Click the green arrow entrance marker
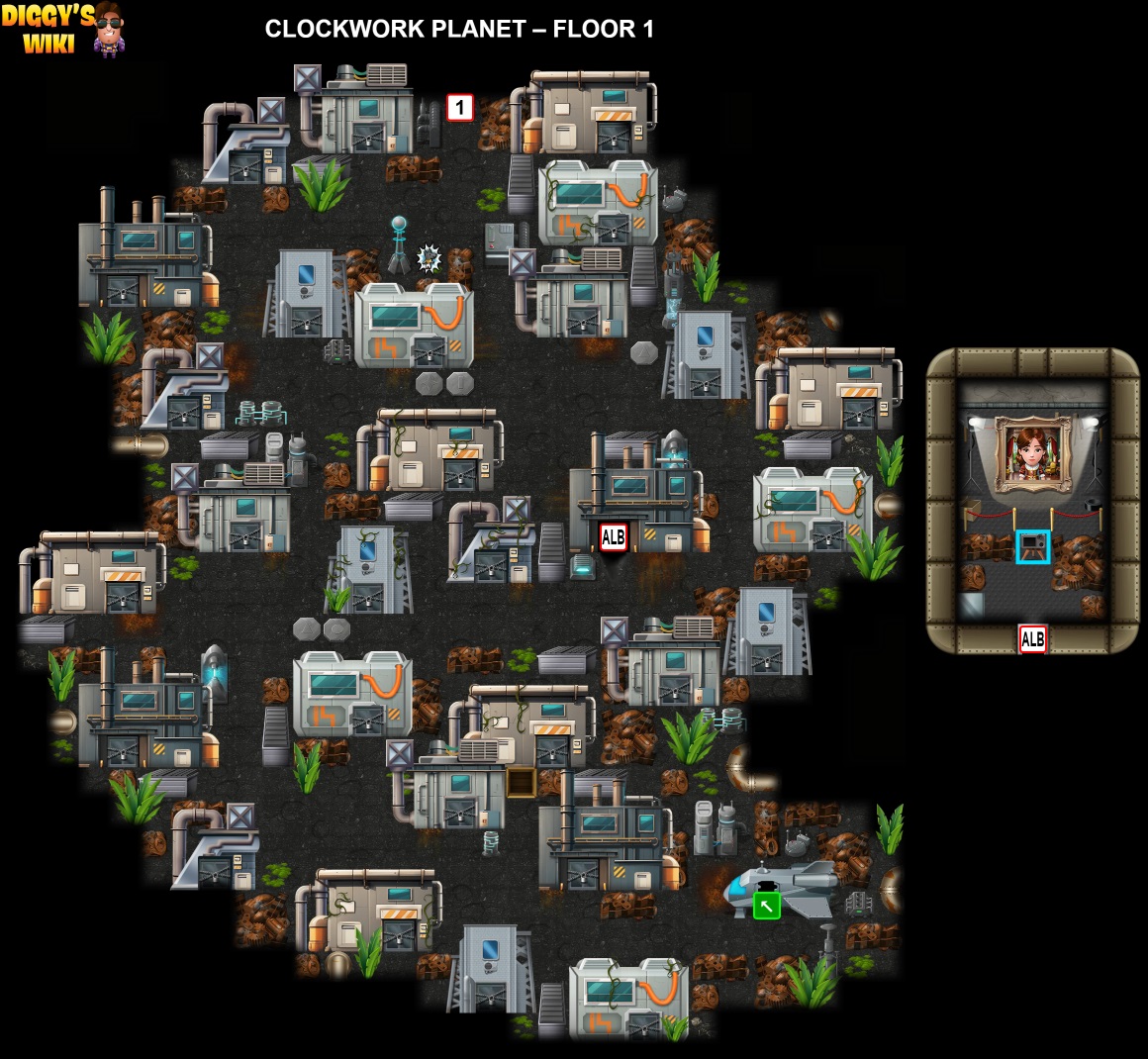 [x=766, y=905]
